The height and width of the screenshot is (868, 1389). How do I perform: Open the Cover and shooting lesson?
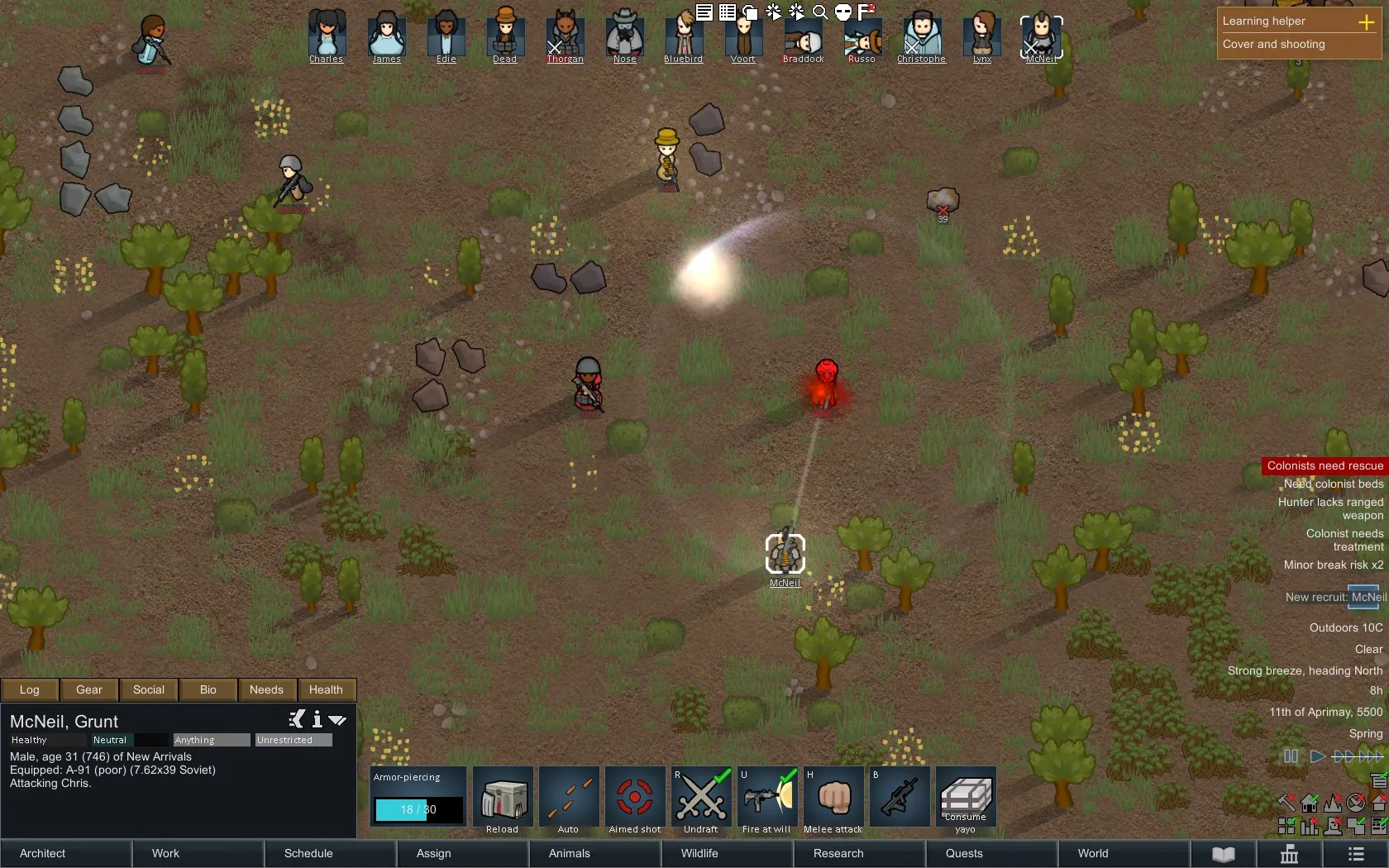(1274, 45)
